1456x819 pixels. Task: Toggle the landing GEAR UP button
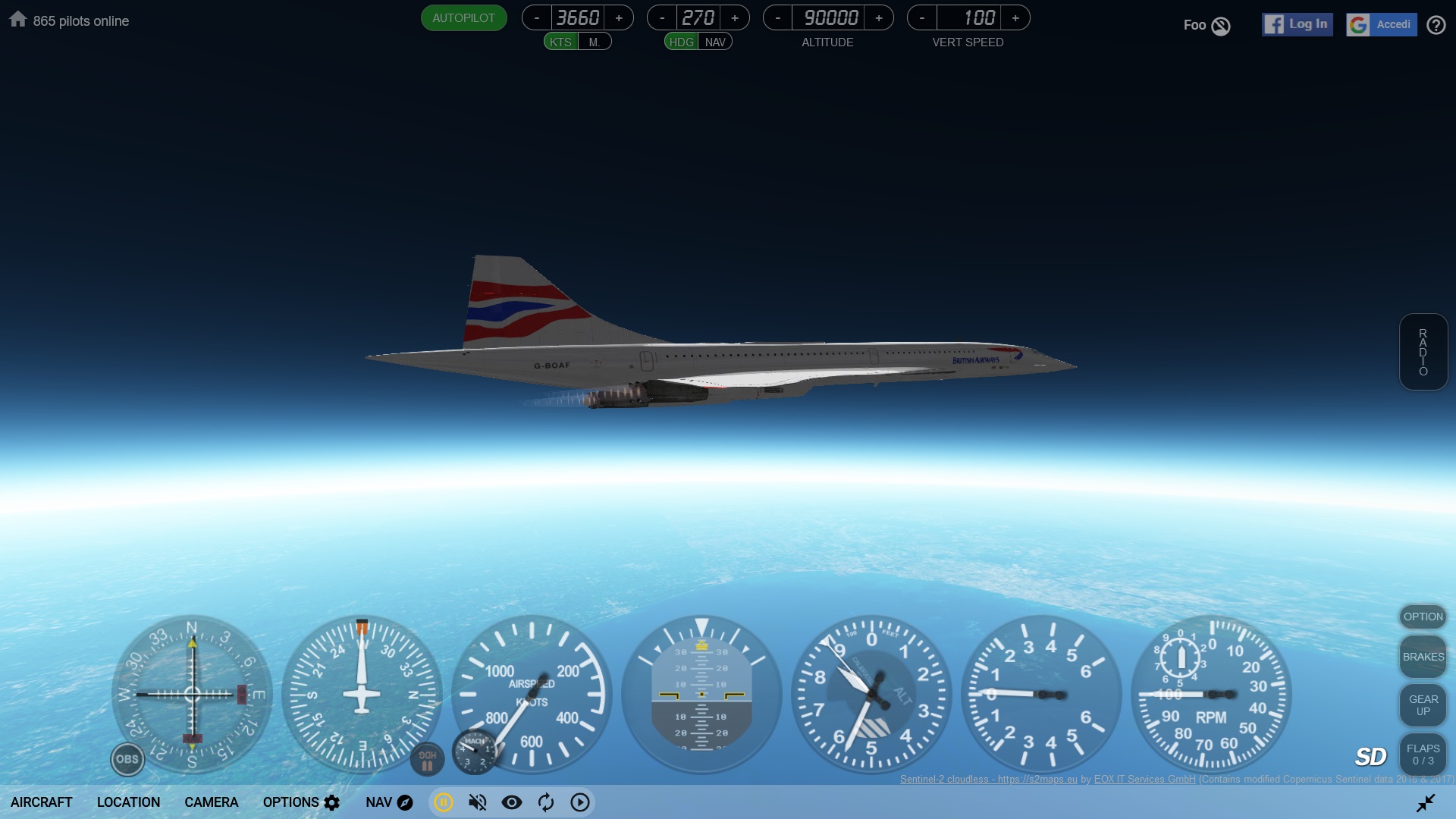1423,705
